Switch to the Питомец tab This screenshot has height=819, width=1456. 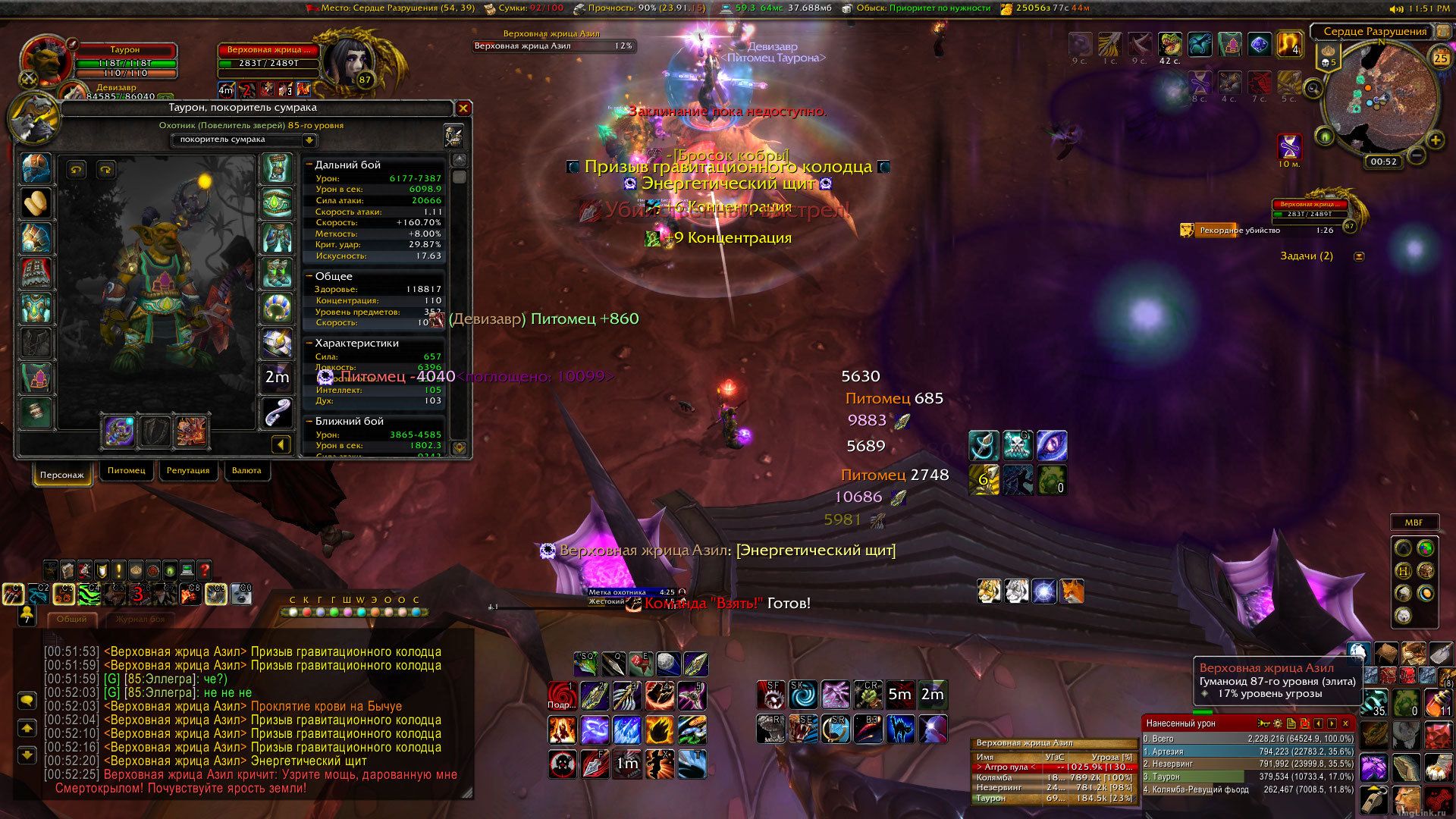click(126, 471)
